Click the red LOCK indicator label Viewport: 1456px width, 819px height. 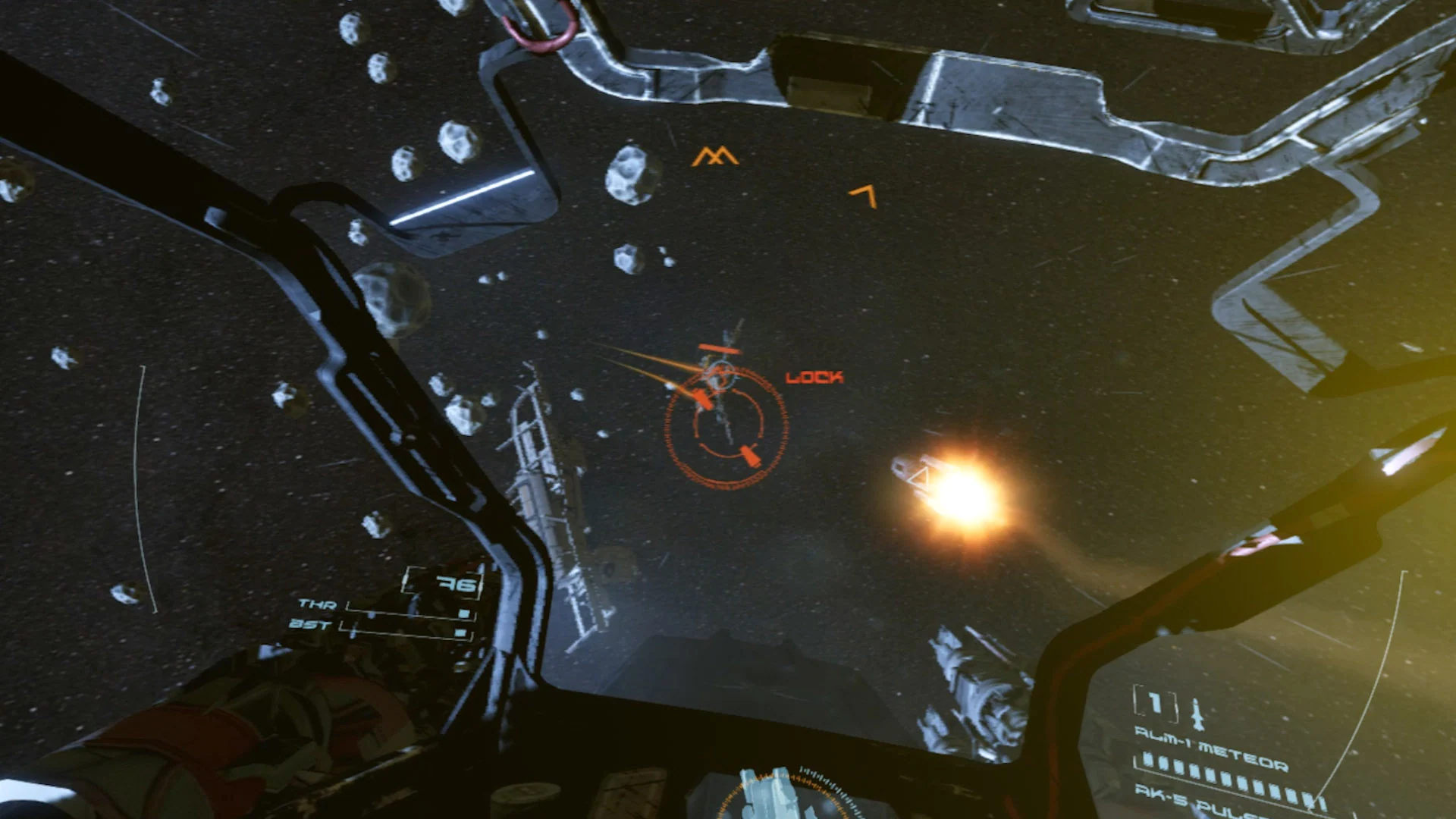coord(815,375)
